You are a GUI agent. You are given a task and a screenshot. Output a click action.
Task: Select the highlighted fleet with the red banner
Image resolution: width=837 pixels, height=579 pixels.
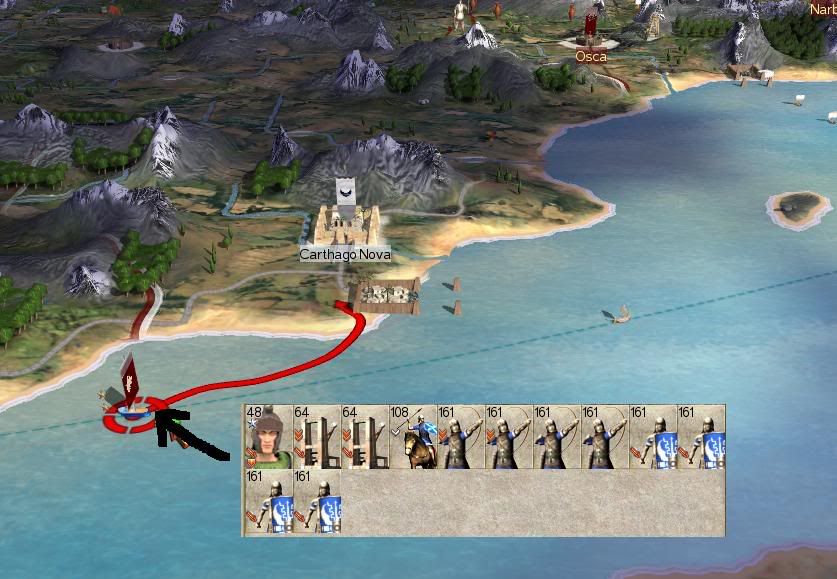tap(130, 405)
